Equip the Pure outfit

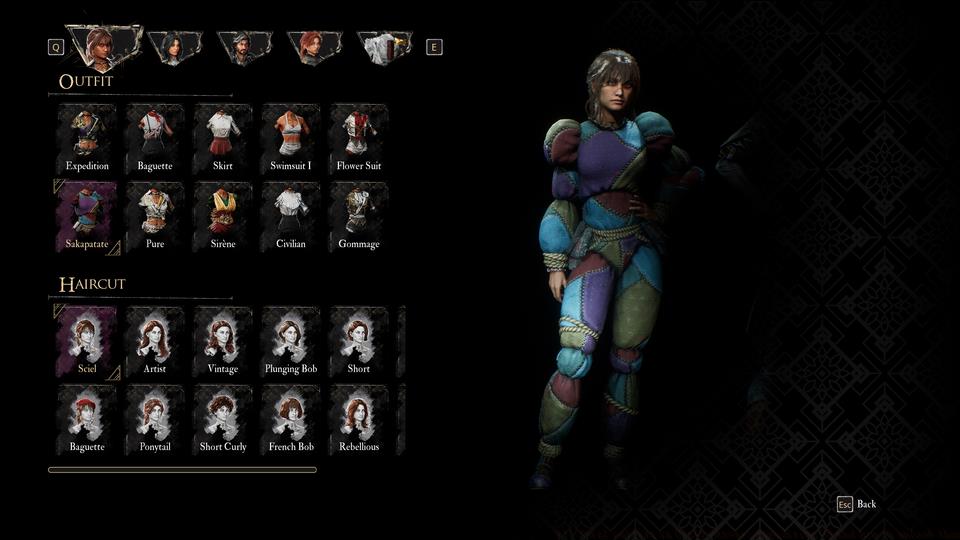point(155,215)
